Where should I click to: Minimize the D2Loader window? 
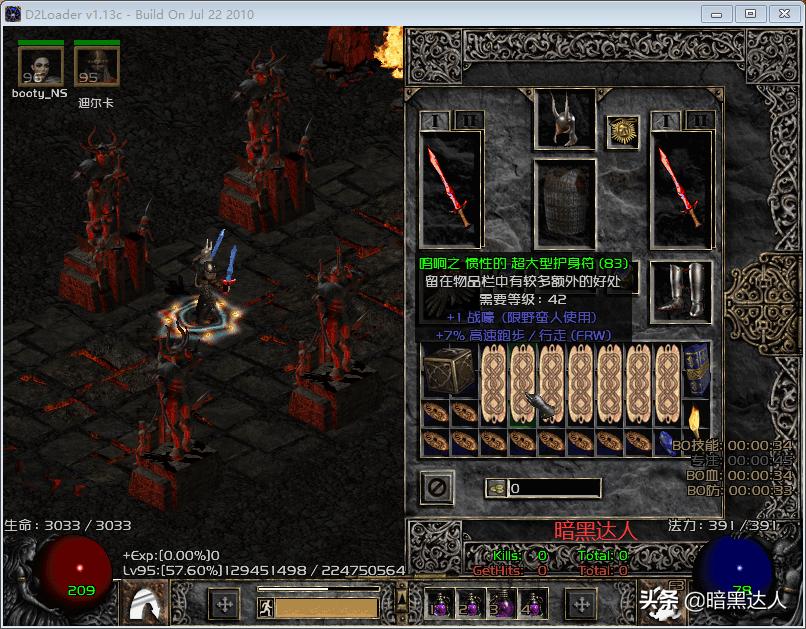(716, 14)
